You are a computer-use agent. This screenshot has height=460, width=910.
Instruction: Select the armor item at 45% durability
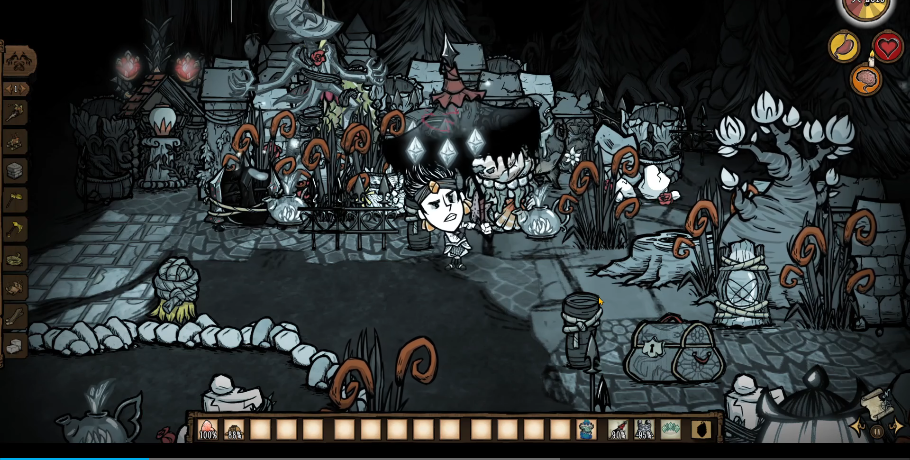point(645,430)
